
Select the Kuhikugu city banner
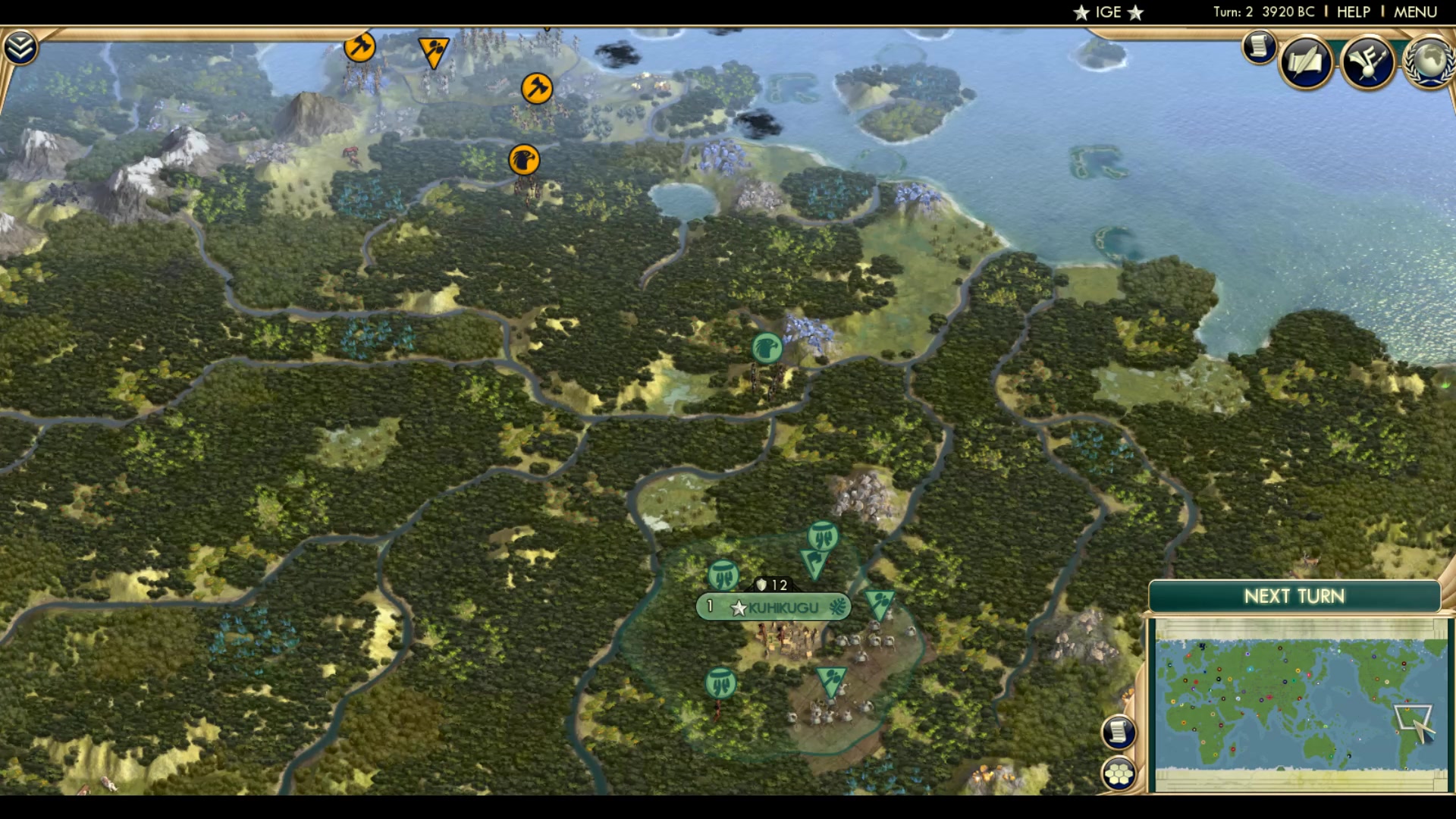point(773,606)
